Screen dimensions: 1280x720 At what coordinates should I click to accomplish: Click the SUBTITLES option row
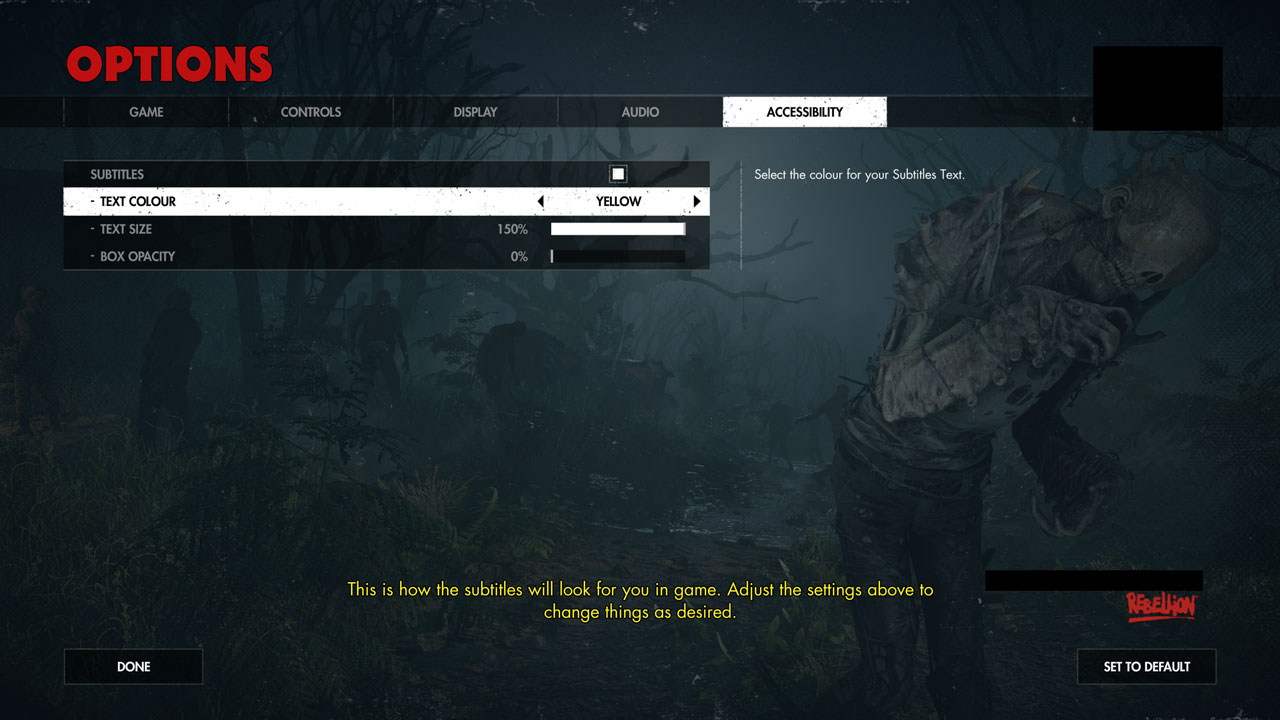[x=300, y=173]
